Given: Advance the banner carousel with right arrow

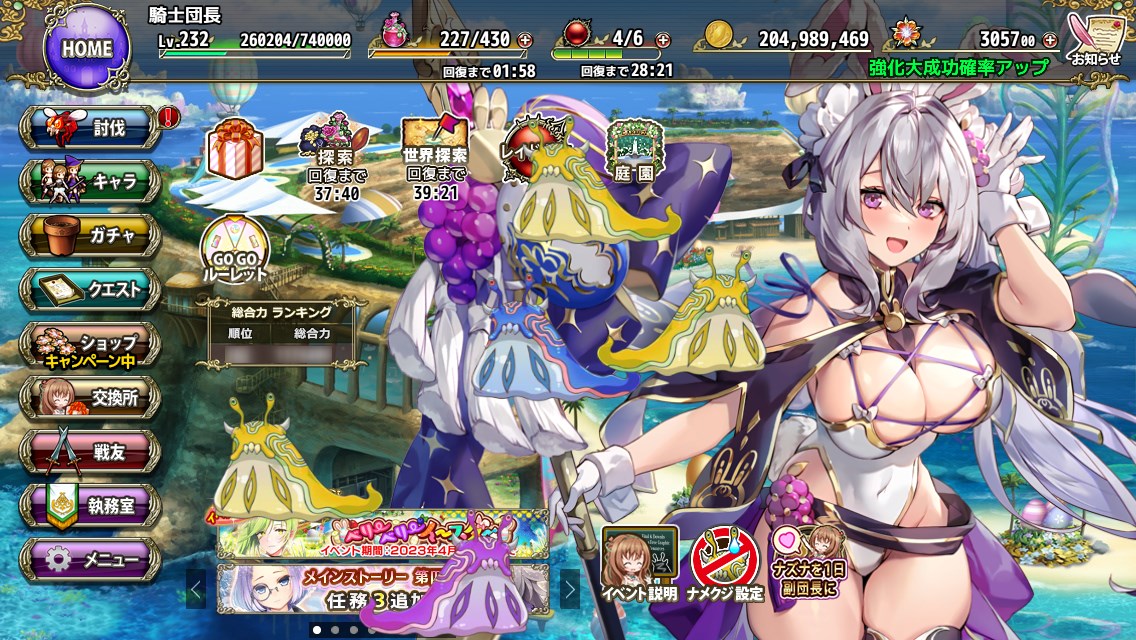Looking at the screenshot, I should tap(569, 588).
